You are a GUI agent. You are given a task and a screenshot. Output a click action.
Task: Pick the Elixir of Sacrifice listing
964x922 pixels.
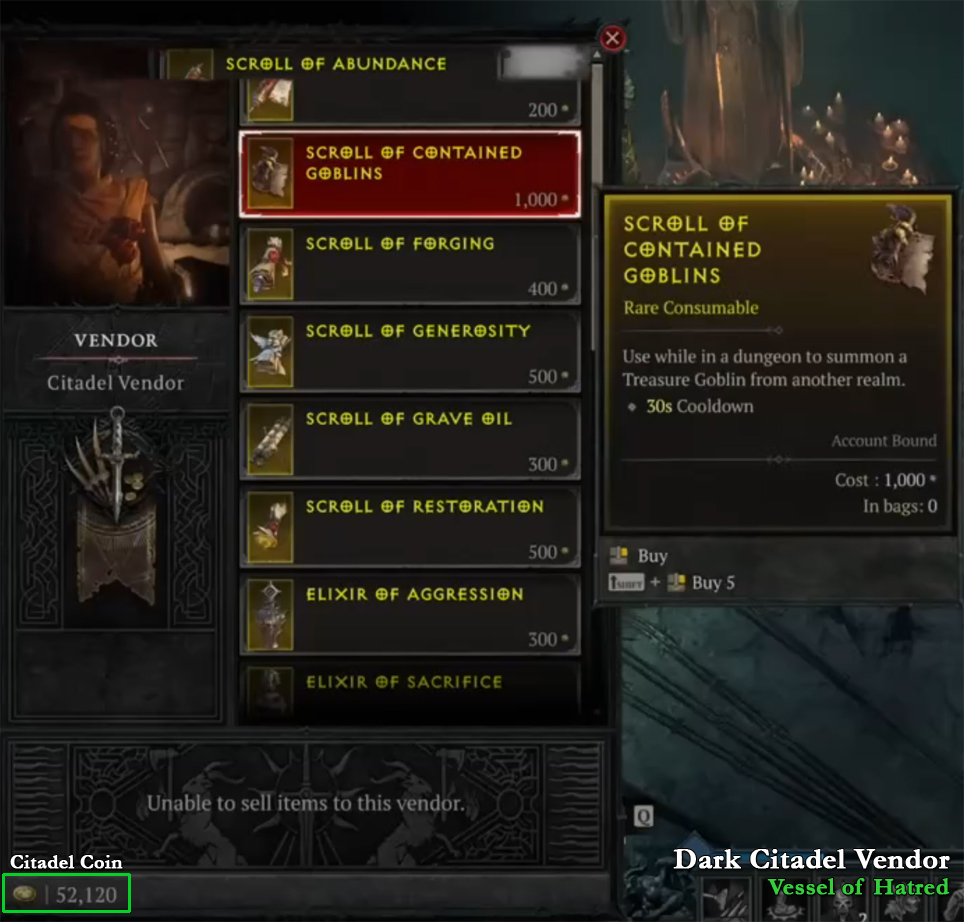pos(410,691)
